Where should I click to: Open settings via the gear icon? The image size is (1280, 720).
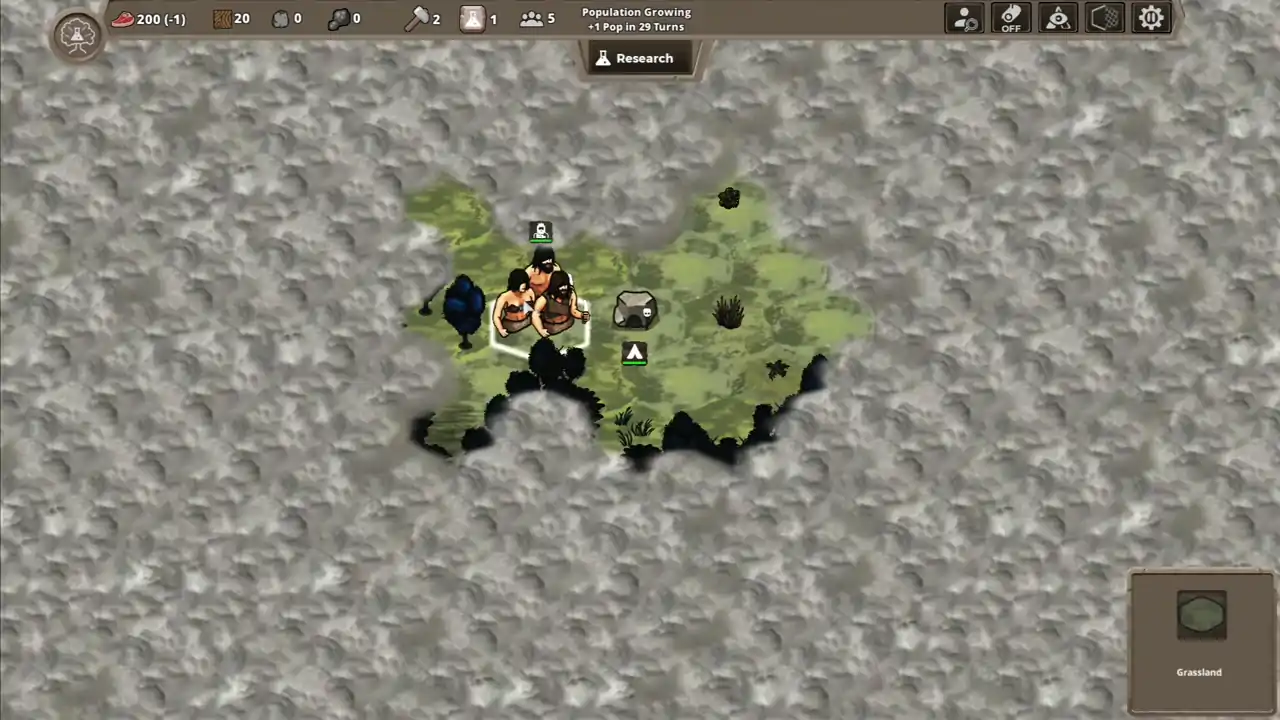click(1151, 17)
